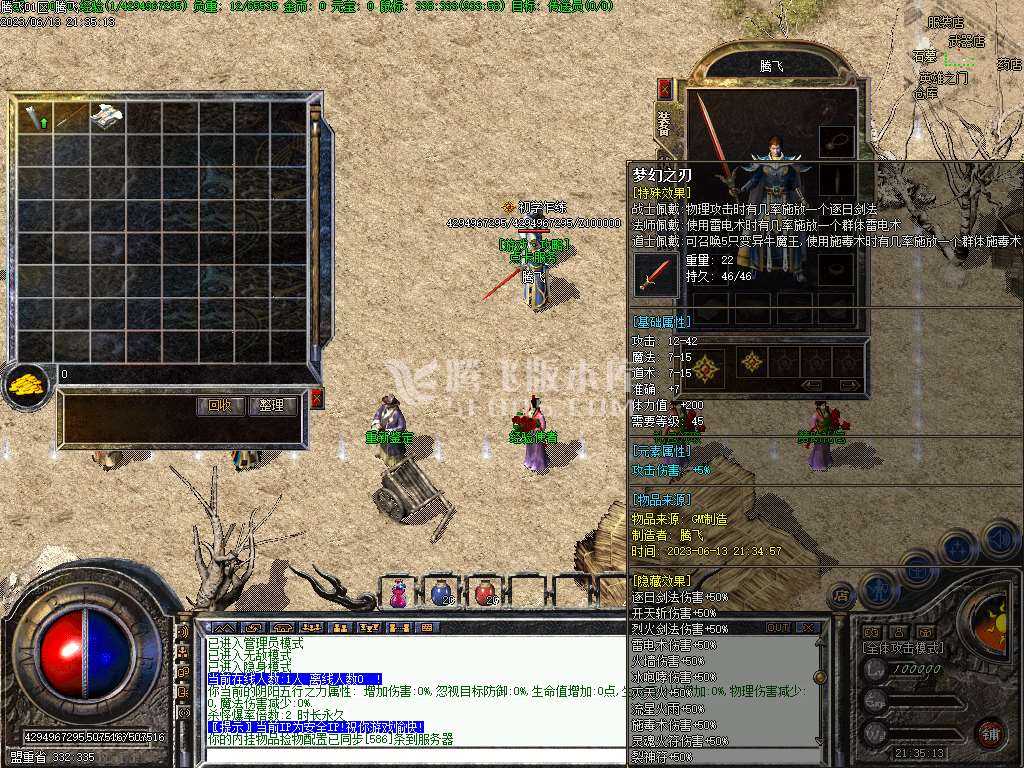Click the 回收 recycle button
The image size is (1024, 768).
tap(220, 406)
